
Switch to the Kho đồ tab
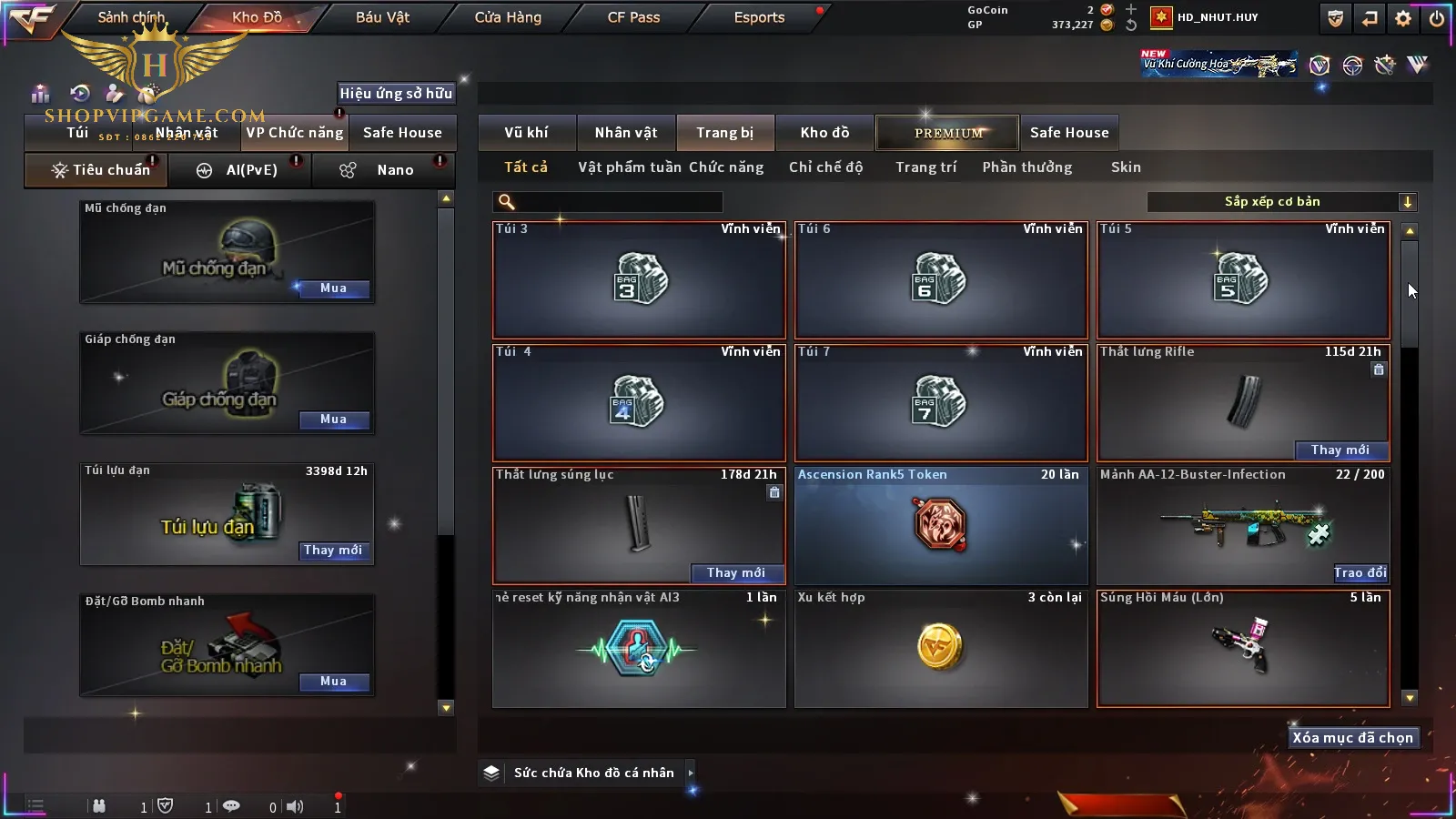(824, 133)
